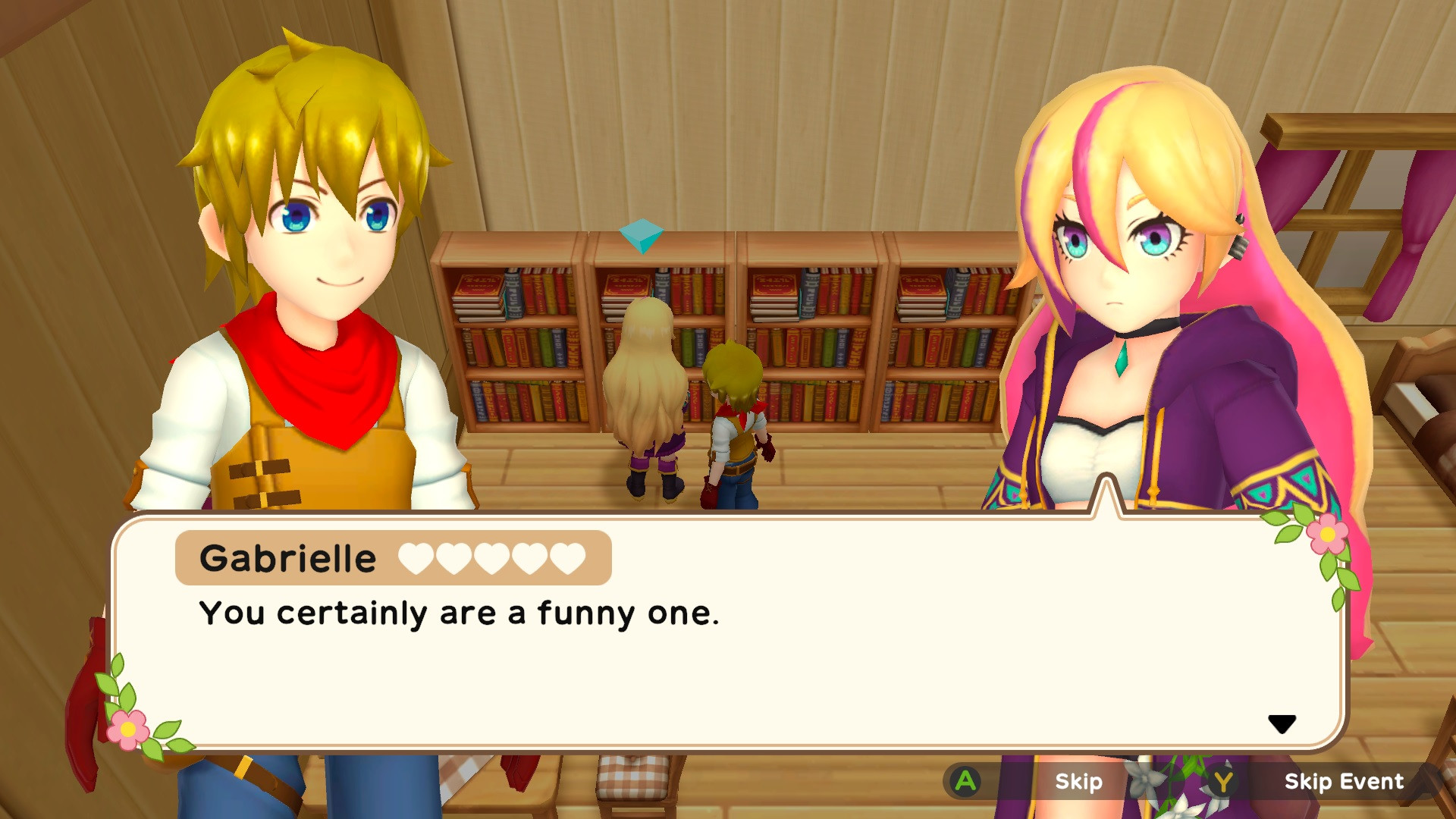The width and height of the screenshot is (1456, 819).
Task: Select the cyan event diamond above the bookshelf
Action: 641,236
